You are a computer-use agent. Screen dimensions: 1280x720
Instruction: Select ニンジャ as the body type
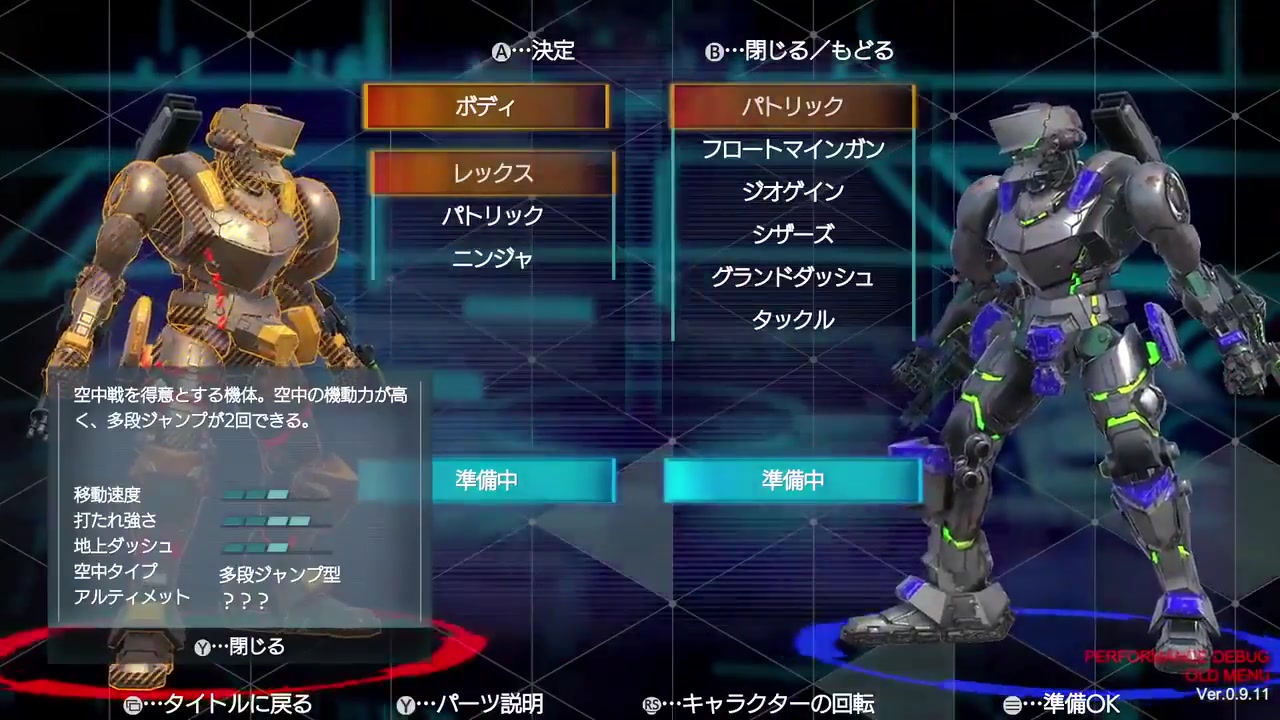(492, 258)
